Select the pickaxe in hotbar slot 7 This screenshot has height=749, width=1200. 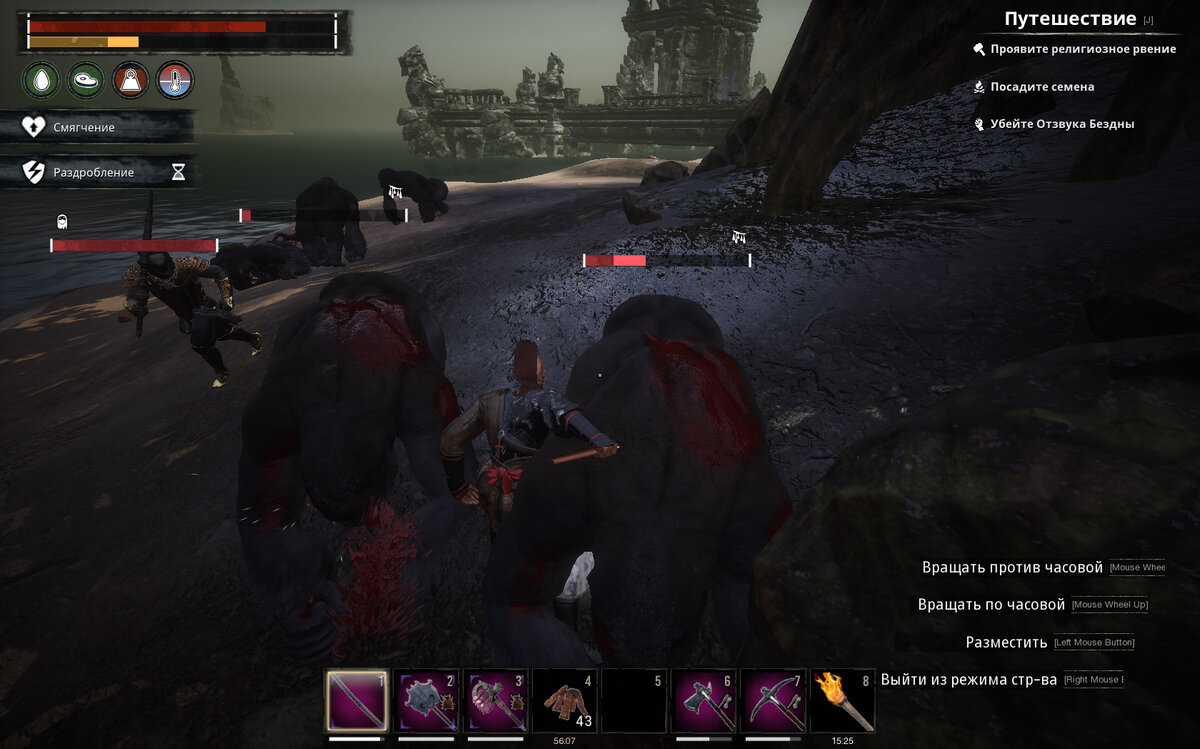click(x=773, y=701)
